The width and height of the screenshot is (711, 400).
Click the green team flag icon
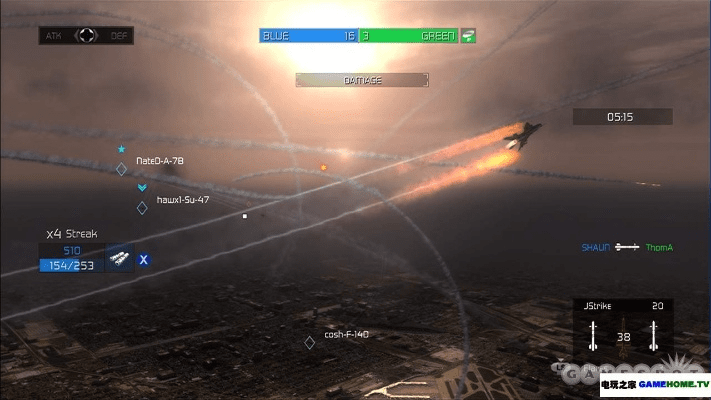pyautogui.click(x=468, y=36)
